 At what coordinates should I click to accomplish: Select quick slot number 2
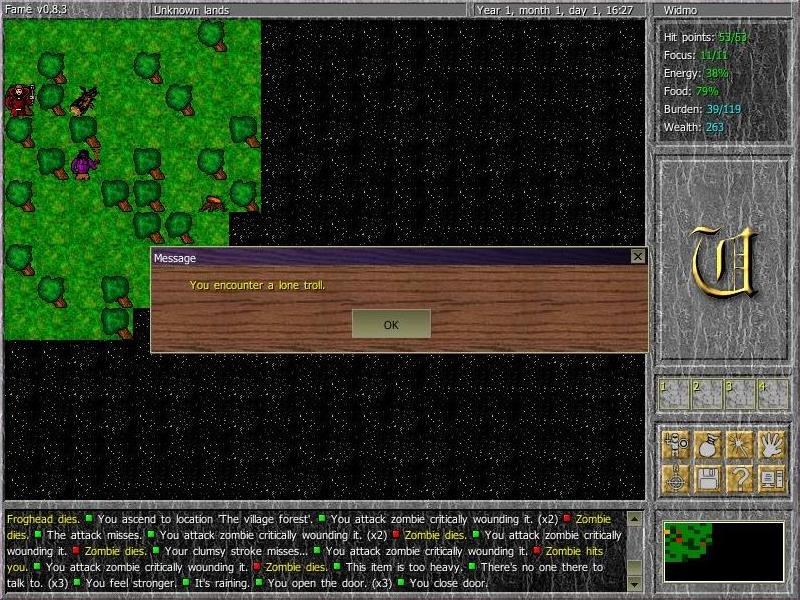pos(707,394)
